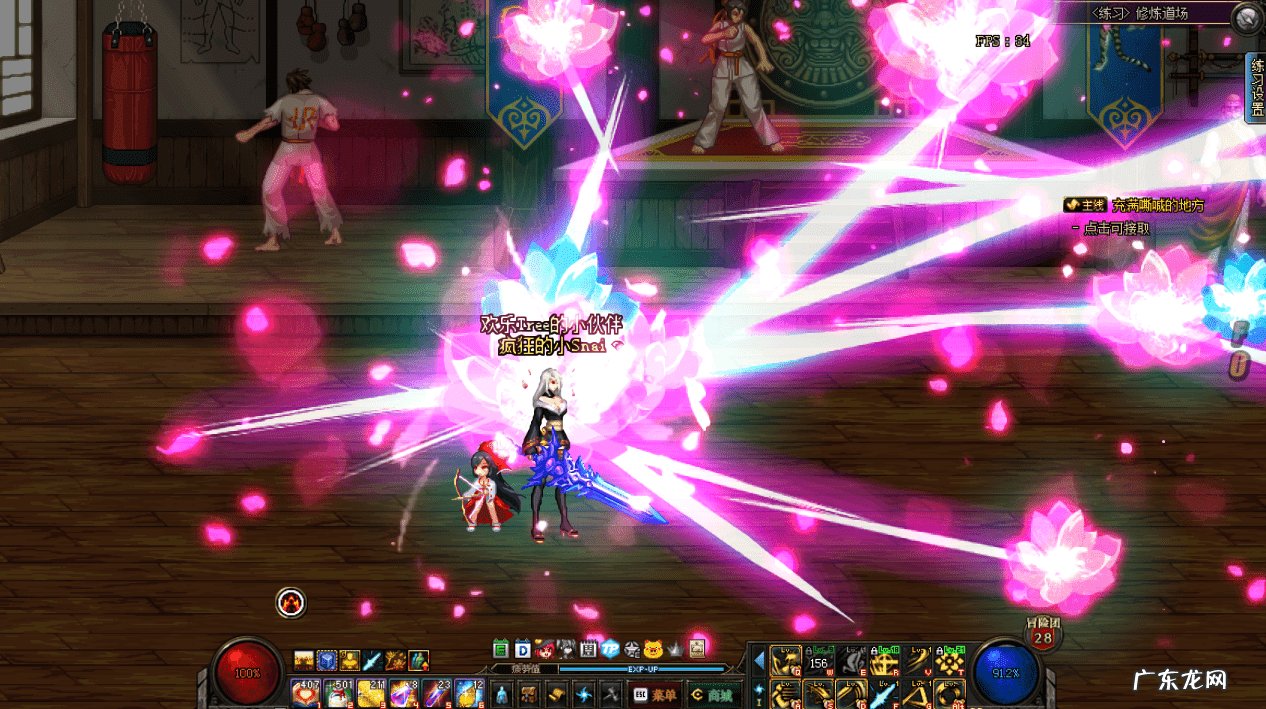This screenshot has height=709, width=1266.
Task: Click the skill bar left arrow
Action: click(759, 661)
